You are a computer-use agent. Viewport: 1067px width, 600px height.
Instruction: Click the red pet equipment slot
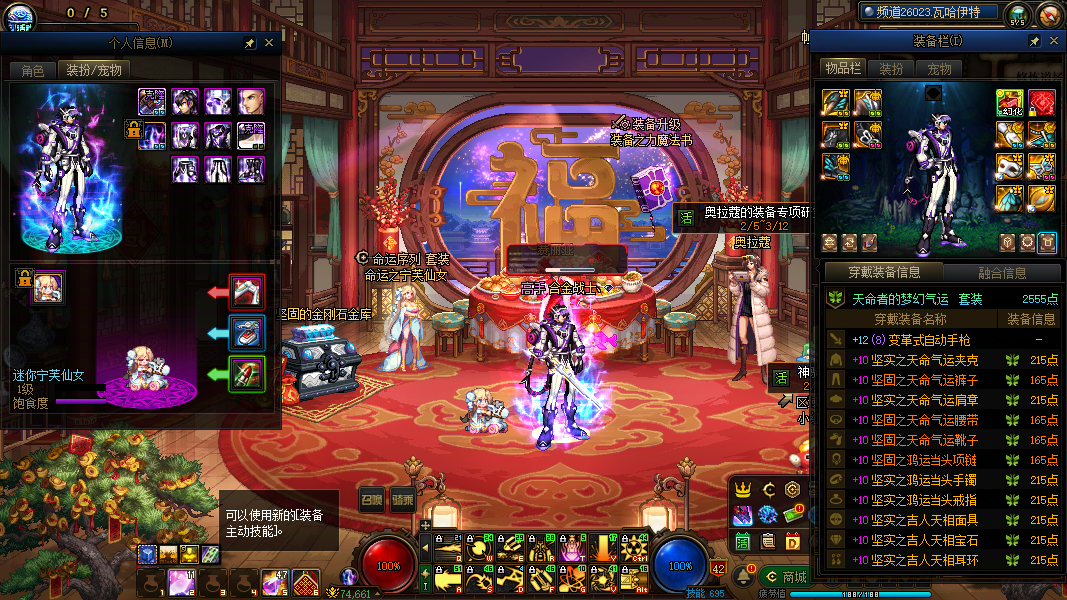point(247,291)
